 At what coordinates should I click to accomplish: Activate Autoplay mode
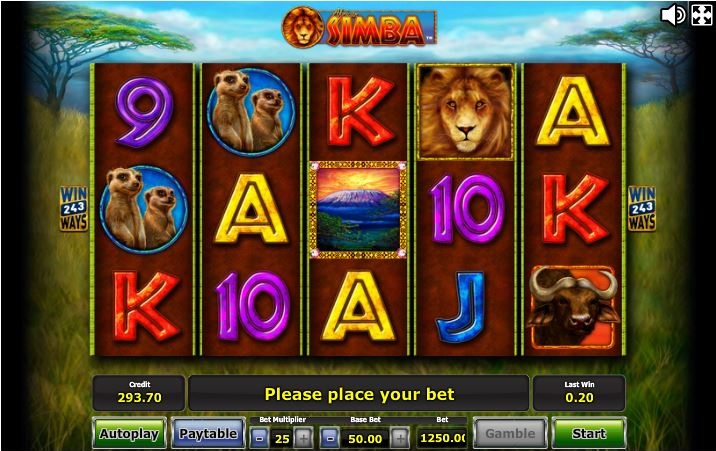[x=129, y=434]
